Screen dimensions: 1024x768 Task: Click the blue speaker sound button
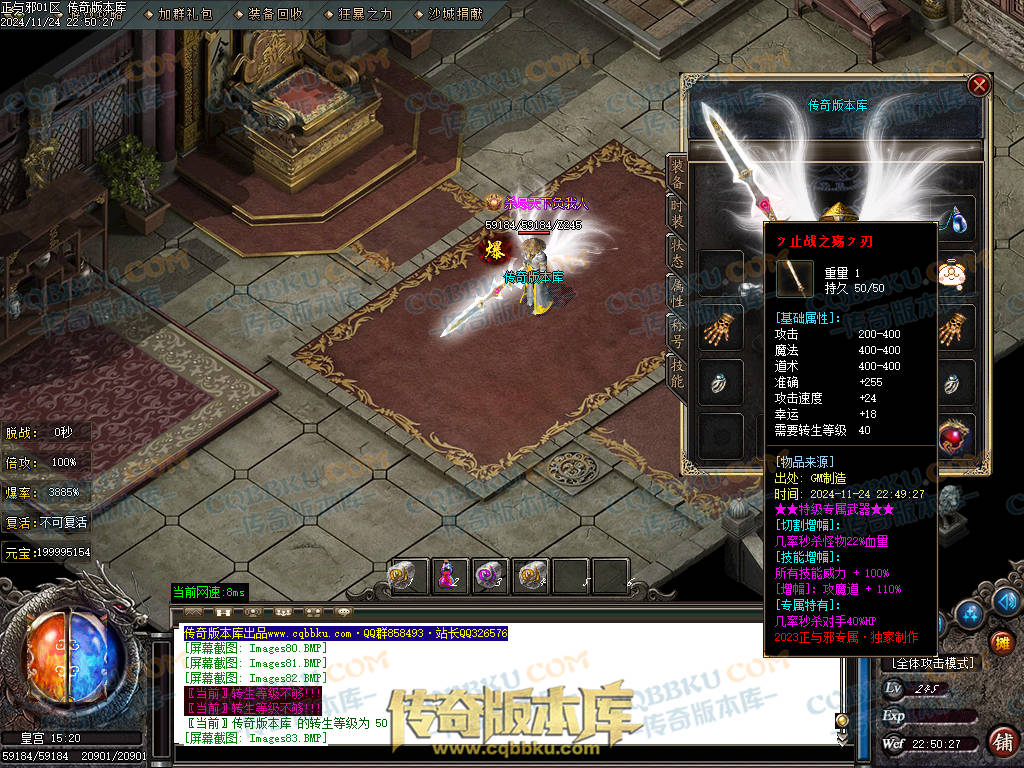coord(1006,600)
